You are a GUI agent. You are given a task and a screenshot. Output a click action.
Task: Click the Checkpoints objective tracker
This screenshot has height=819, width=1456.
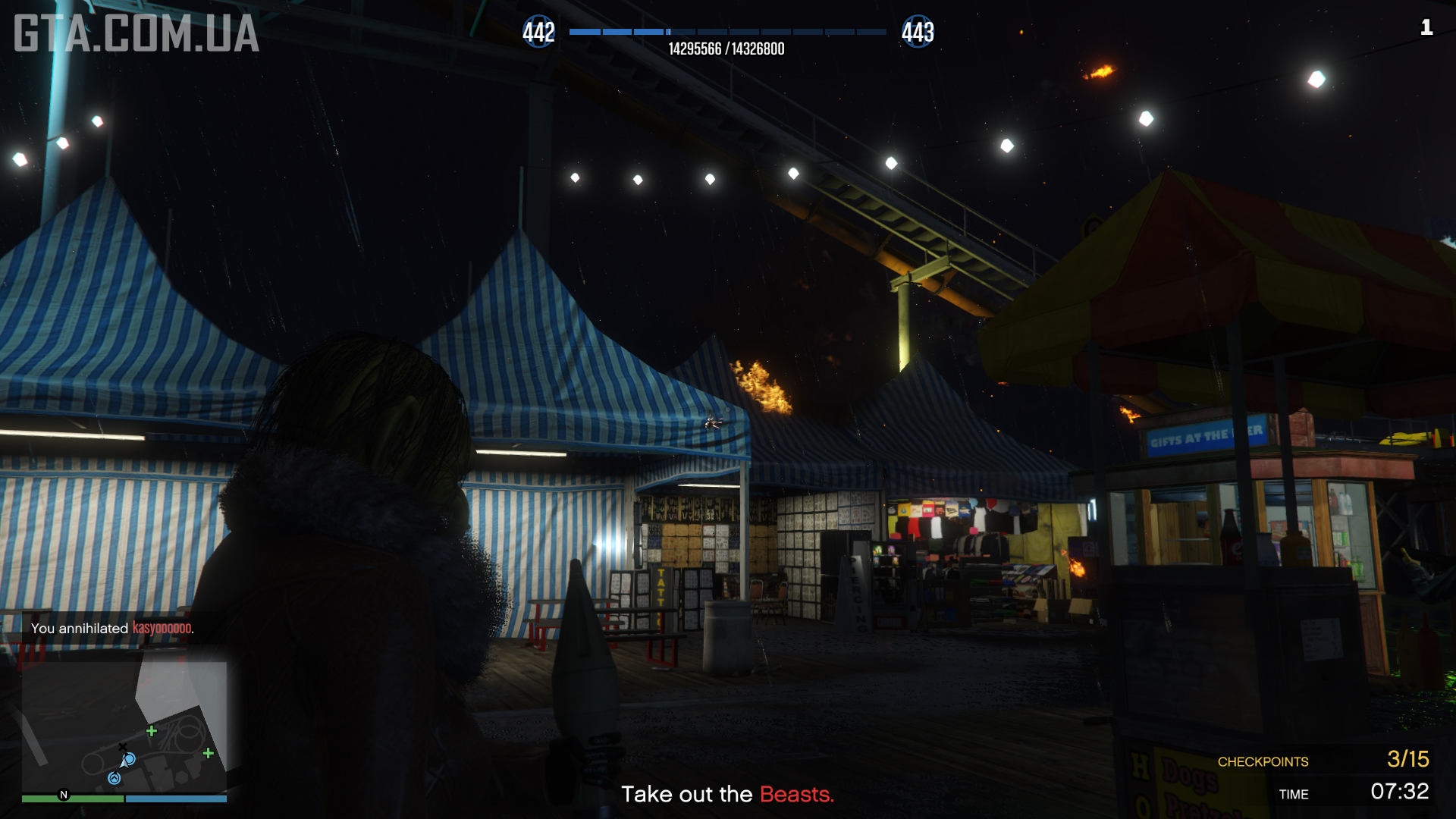click(x=1323, y=760)
